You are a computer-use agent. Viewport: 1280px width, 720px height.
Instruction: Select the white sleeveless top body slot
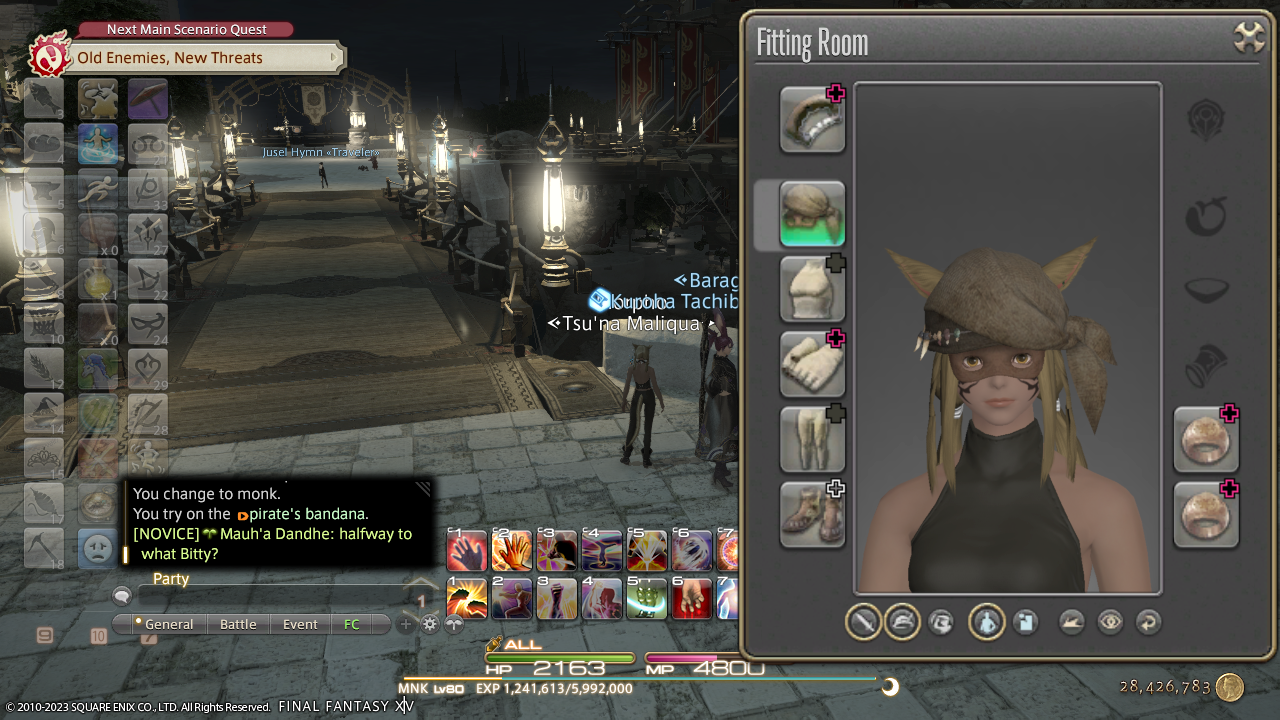pos(812,289)
